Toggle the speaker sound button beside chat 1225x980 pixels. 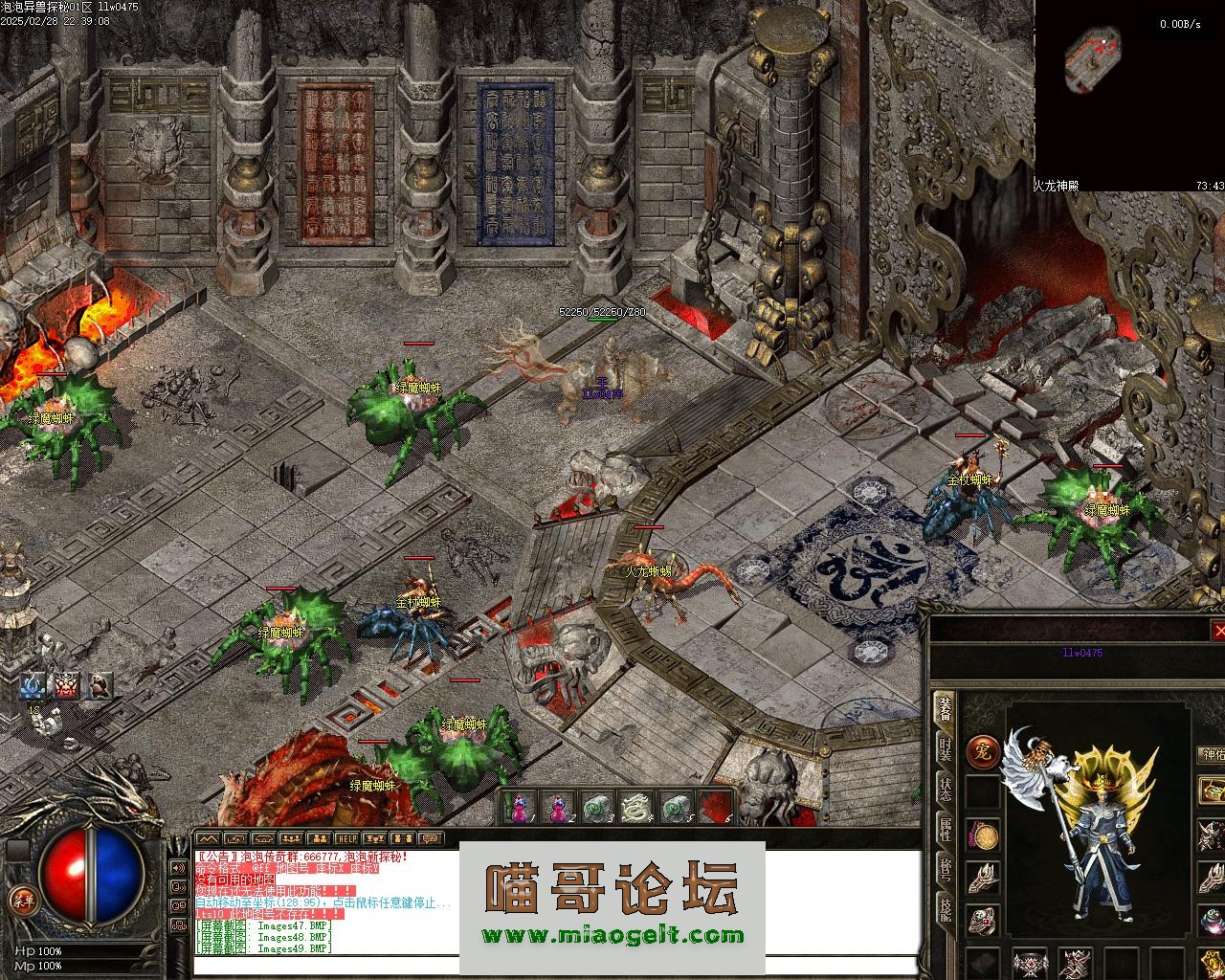178,868
